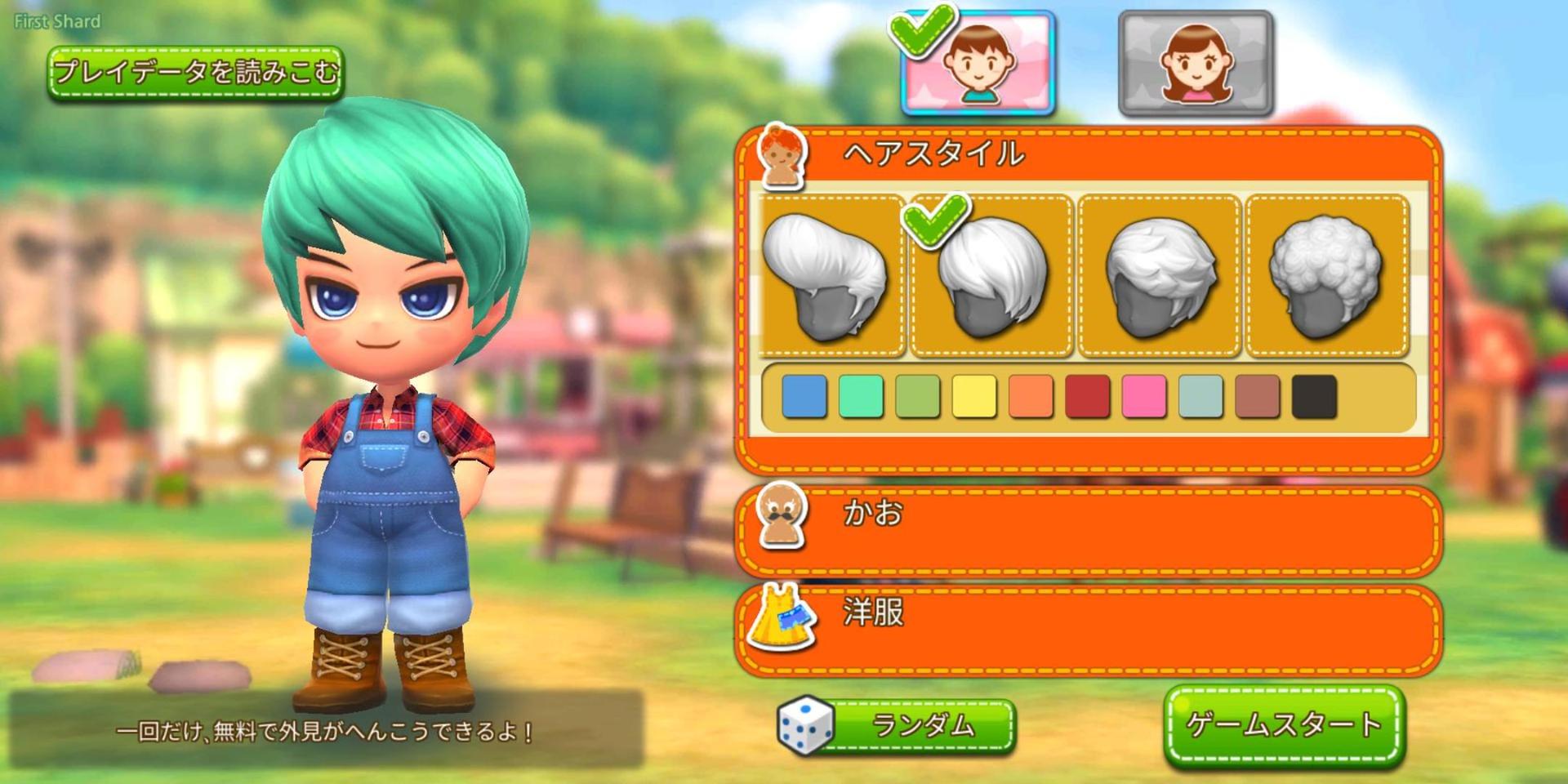
Task: Choose the checked side-swept bangs hairstyle
Action: 991,276
